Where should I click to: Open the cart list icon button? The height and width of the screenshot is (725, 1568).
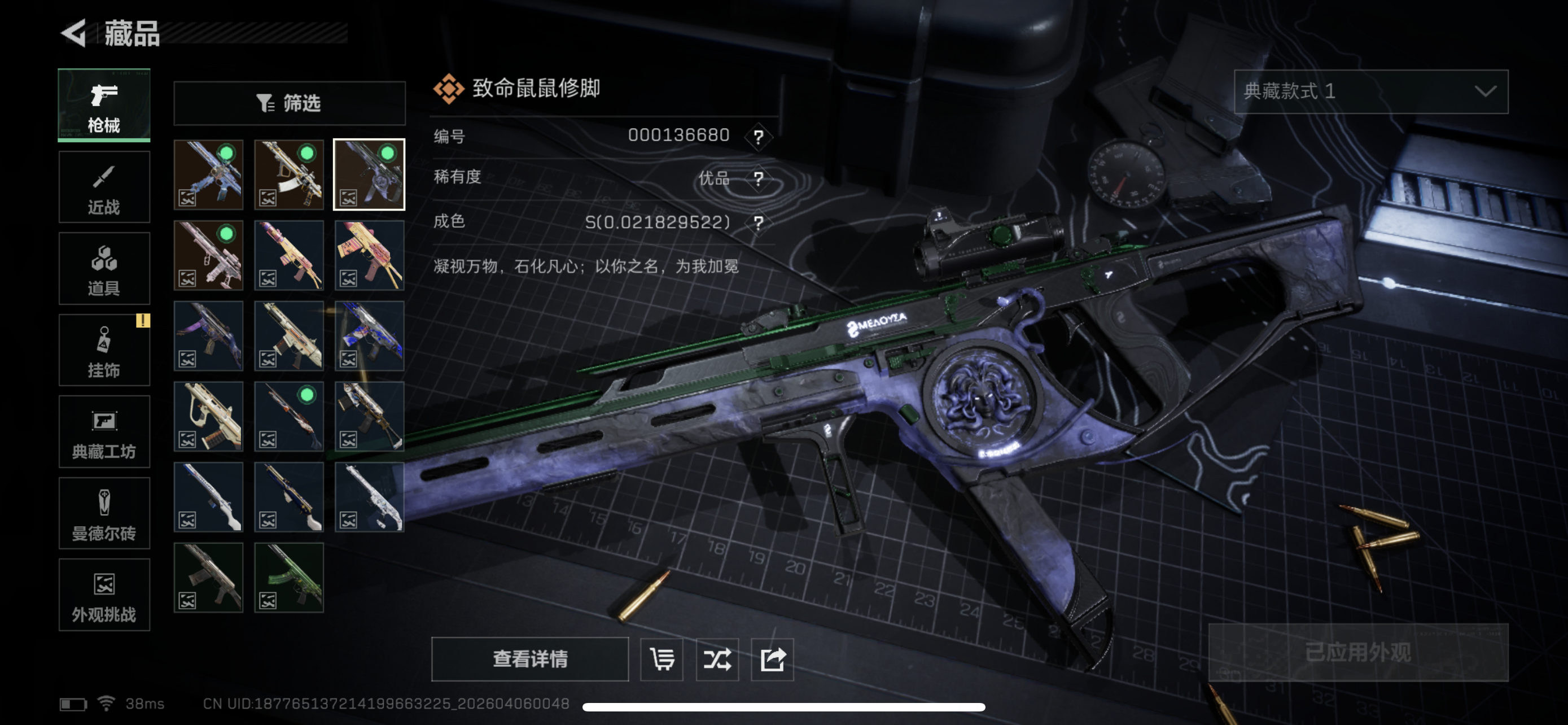click(662, 658)
